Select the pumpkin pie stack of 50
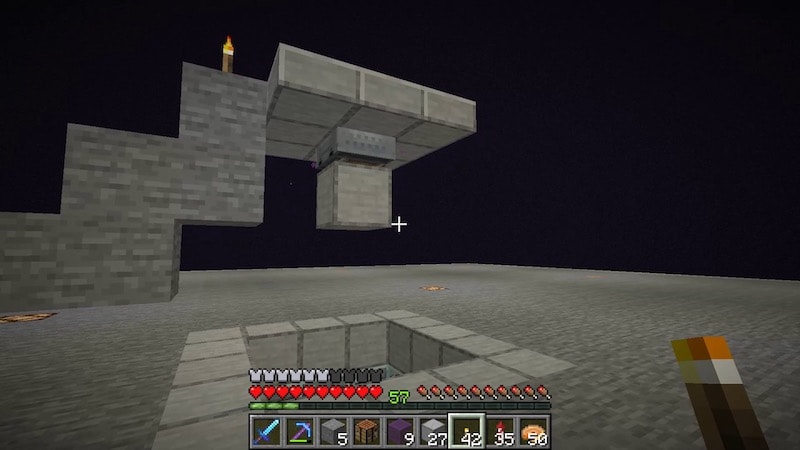 tap(535, 431)
